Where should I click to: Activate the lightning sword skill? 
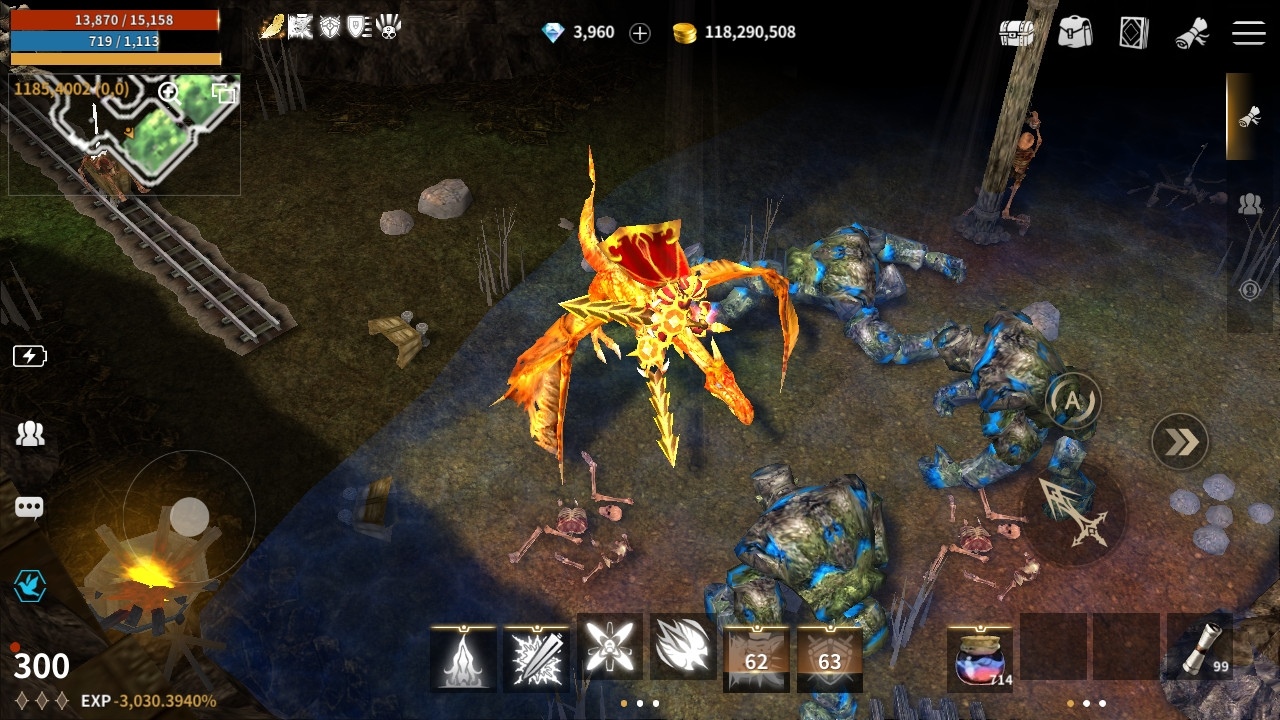[536, 658]
